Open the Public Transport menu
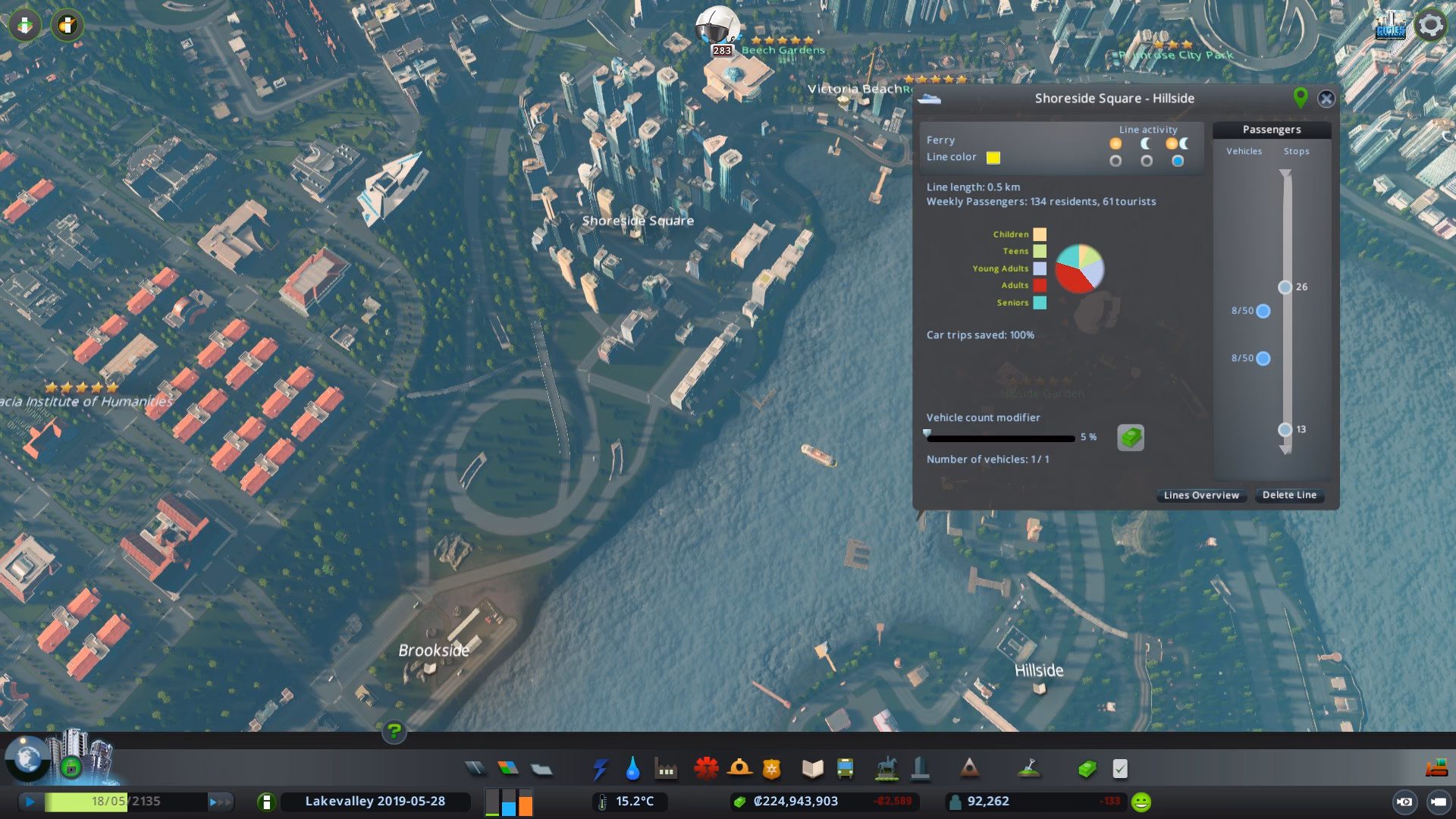The width and height of the screenshot is (1456, 819). point(845,768)
